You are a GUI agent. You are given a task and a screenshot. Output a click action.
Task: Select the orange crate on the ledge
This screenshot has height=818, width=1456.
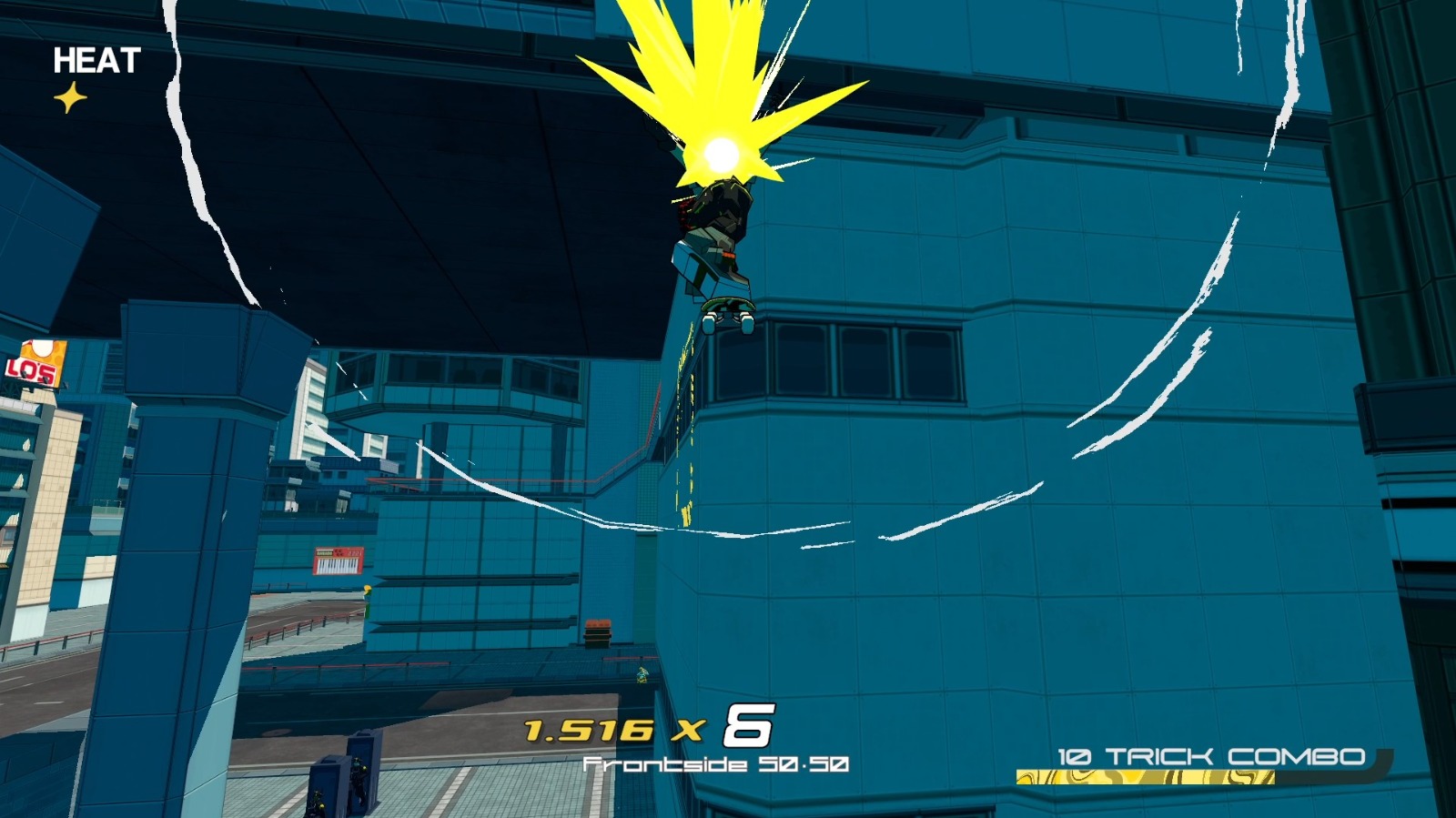(x=600, y=627)
